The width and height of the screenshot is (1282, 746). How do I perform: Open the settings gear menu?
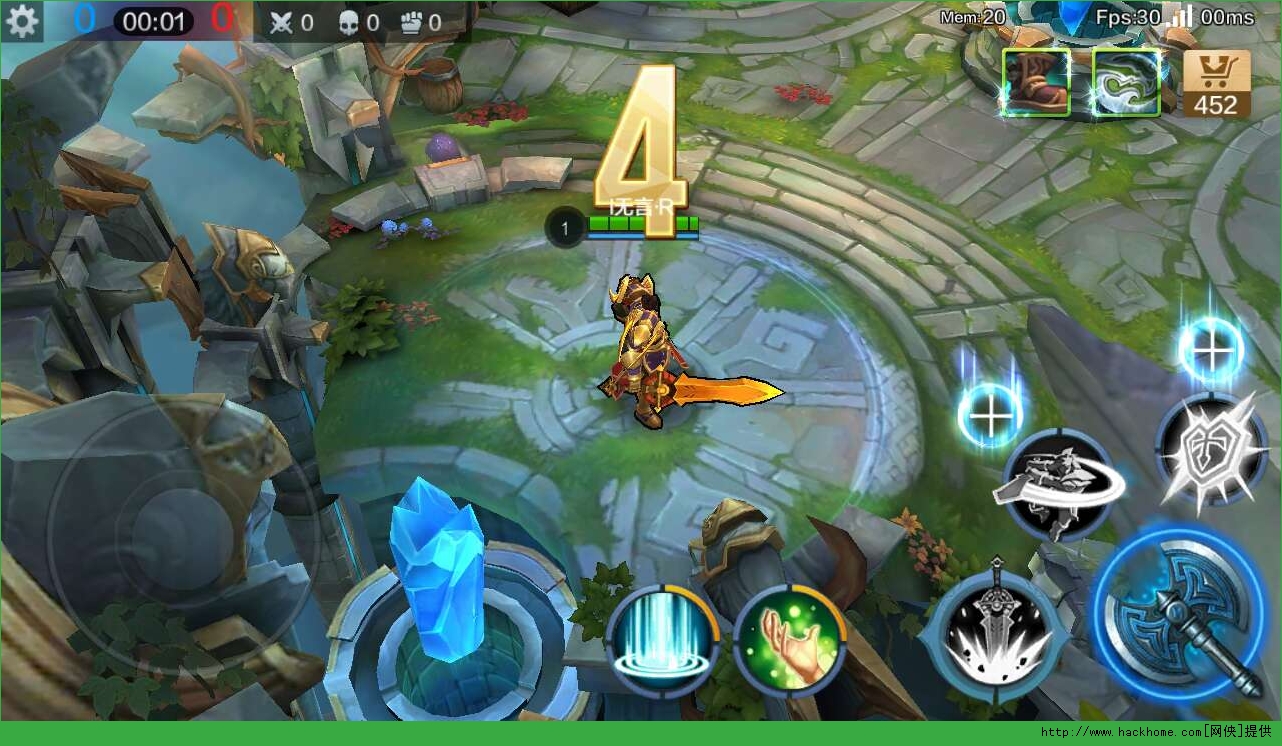coord(22,21)
